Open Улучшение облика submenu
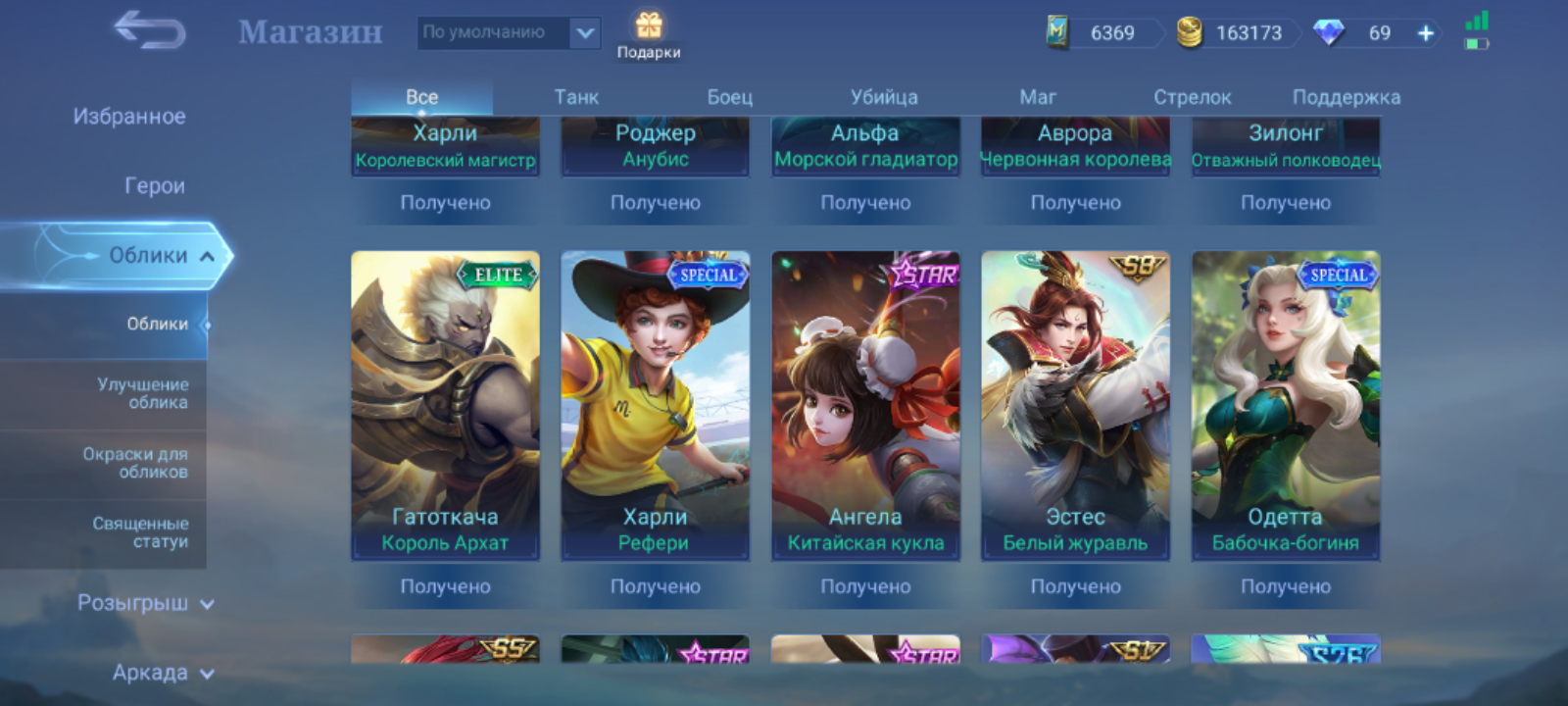 (142, 393)
